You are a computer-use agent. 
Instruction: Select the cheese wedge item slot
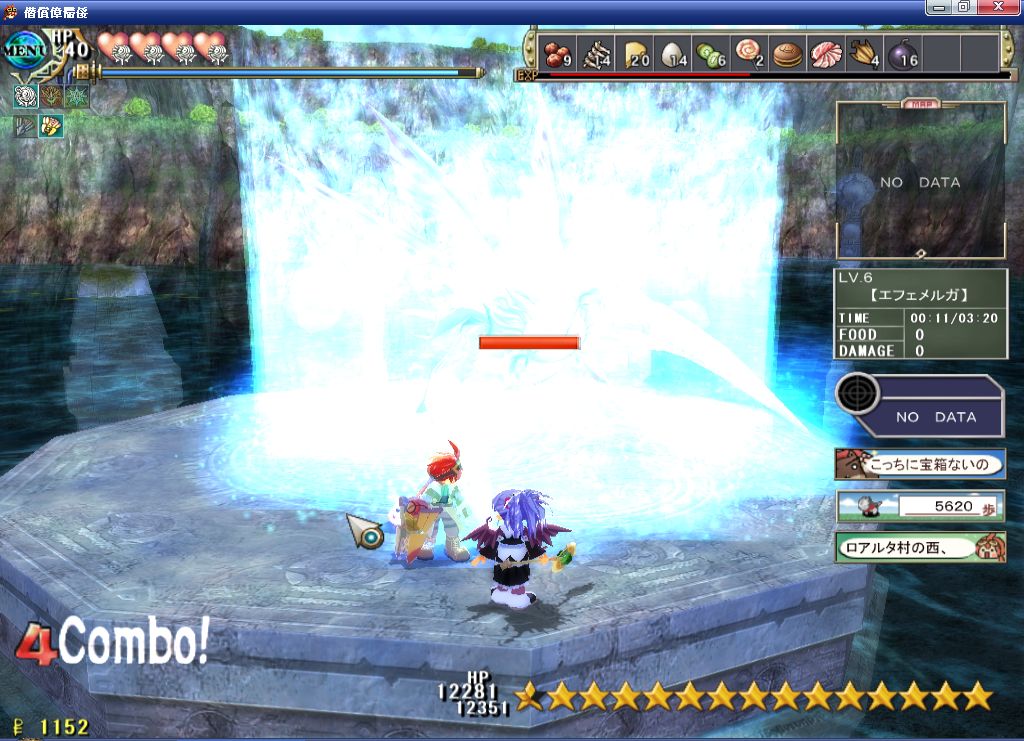click(x=637, y=53)
